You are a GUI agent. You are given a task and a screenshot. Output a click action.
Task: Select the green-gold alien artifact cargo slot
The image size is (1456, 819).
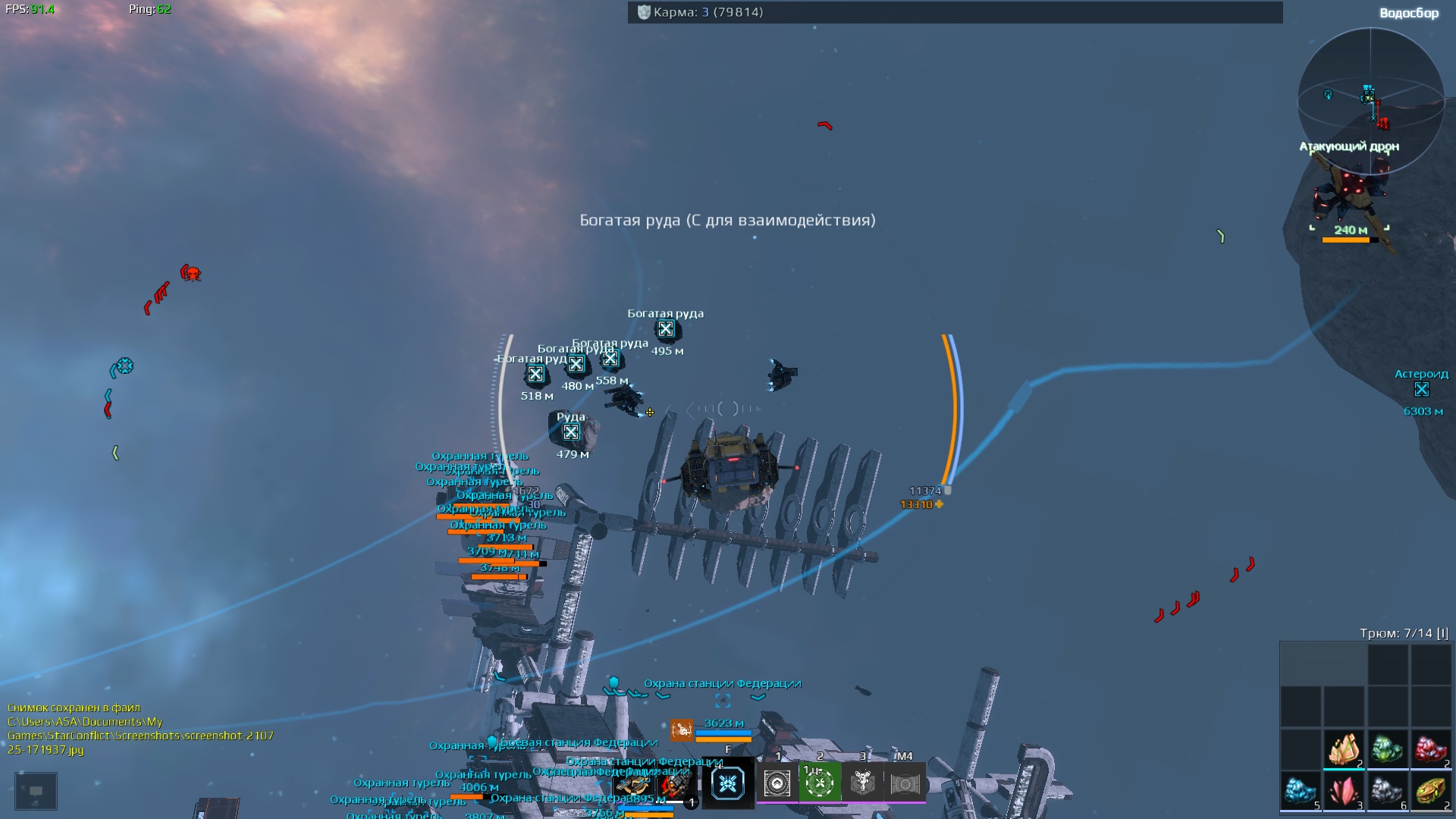click(x=1430, y=791)
